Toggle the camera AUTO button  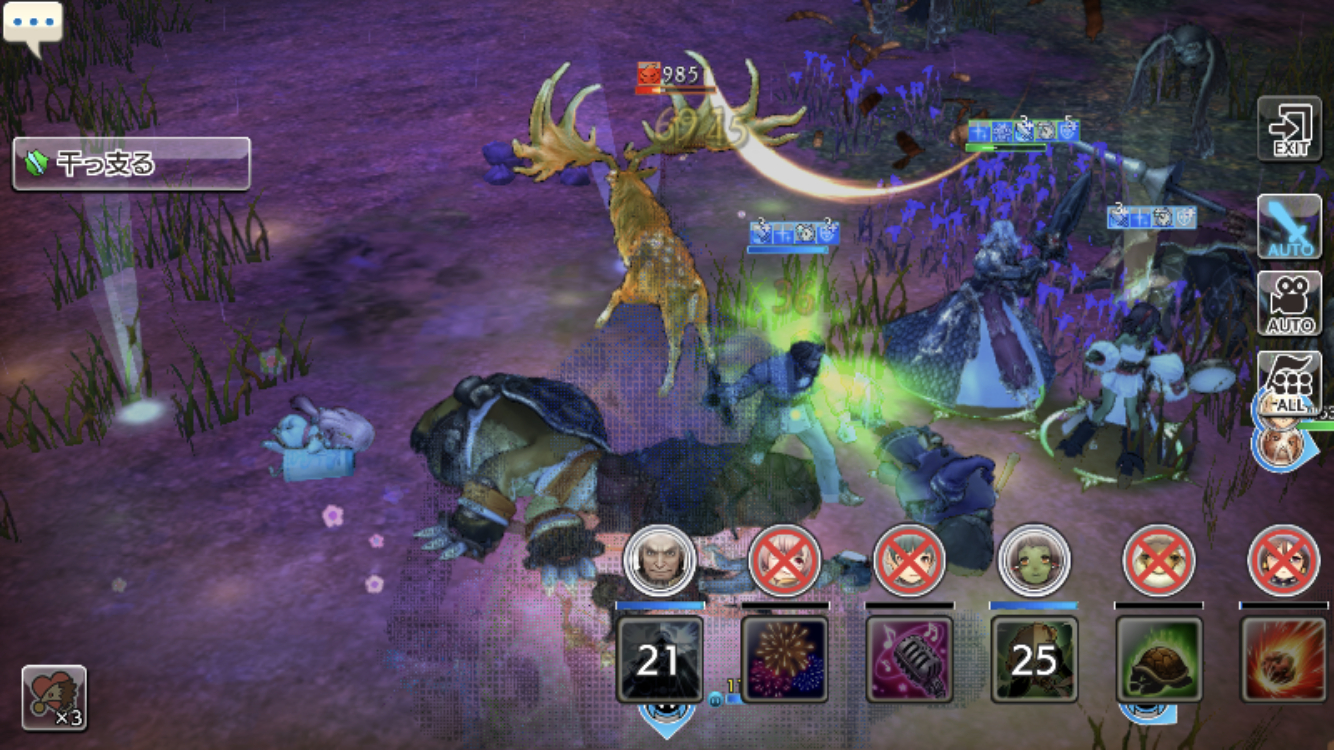(1289, 303)
